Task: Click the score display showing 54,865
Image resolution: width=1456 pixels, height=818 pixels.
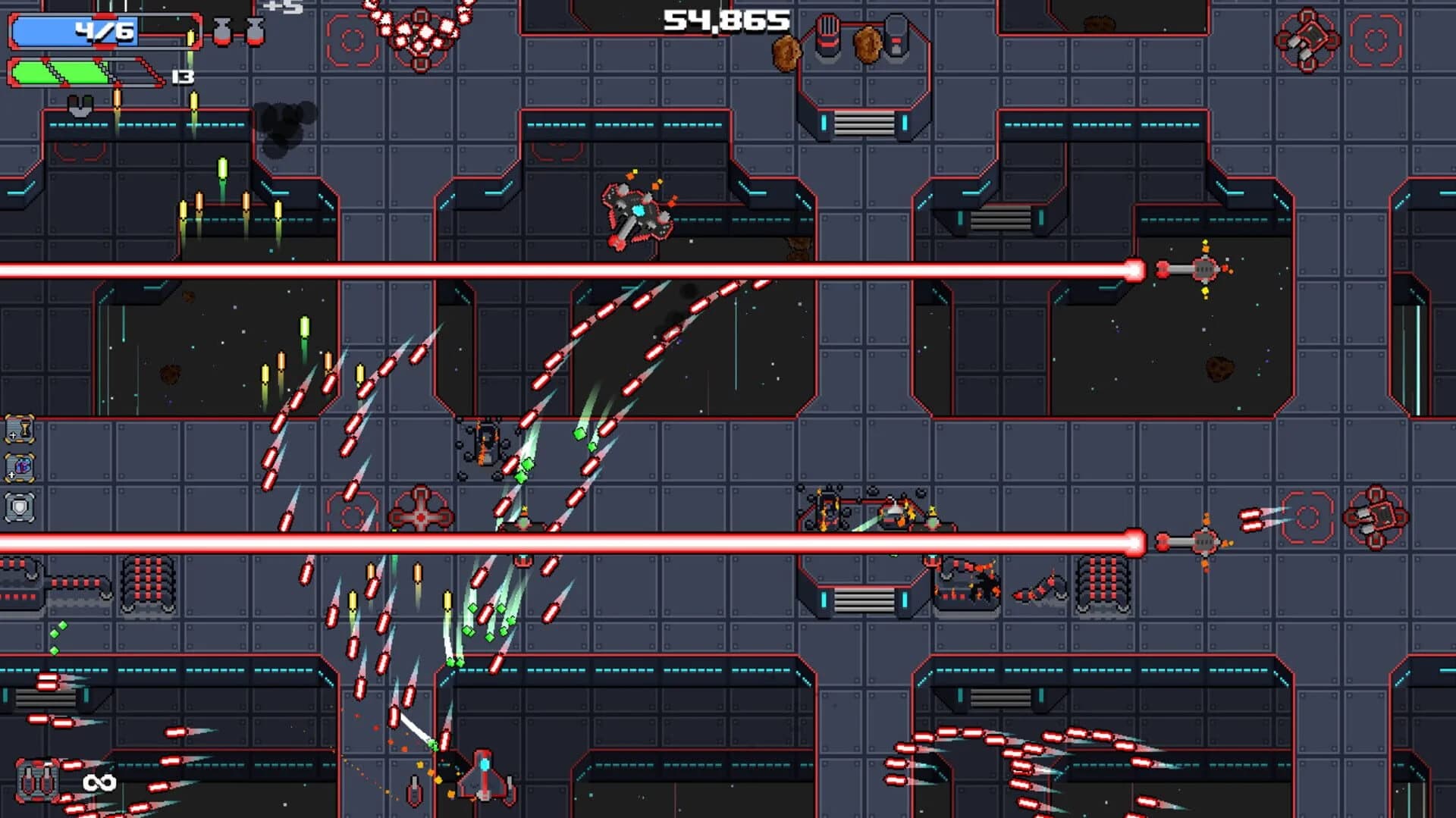Action: point(723,19)
